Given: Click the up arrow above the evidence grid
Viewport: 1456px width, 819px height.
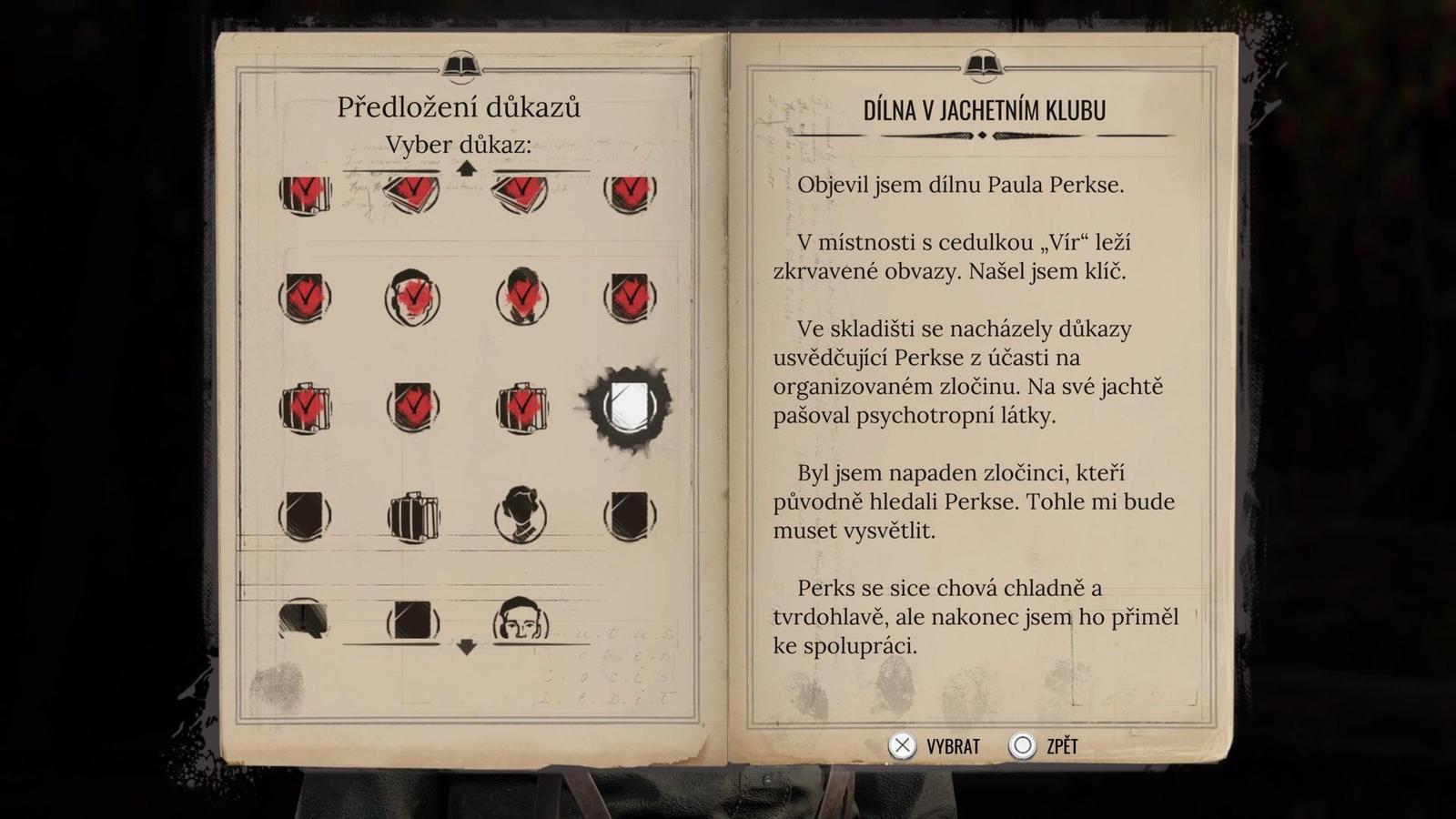Looking at the screenshot, I should click(x=465, y=167).
